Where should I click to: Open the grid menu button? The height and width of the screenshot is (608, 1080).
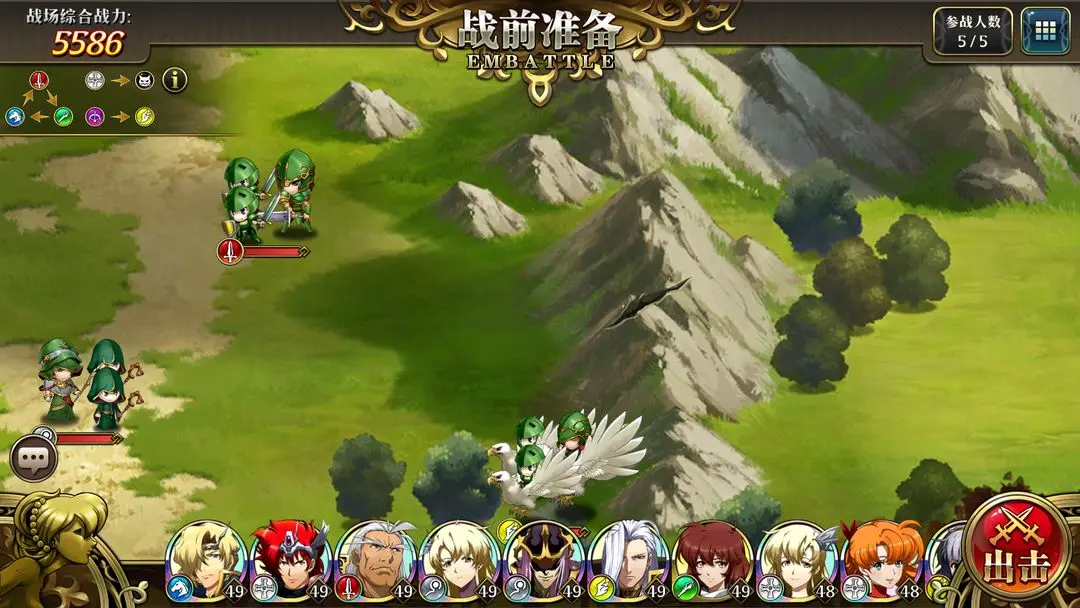coord(1045,31)
